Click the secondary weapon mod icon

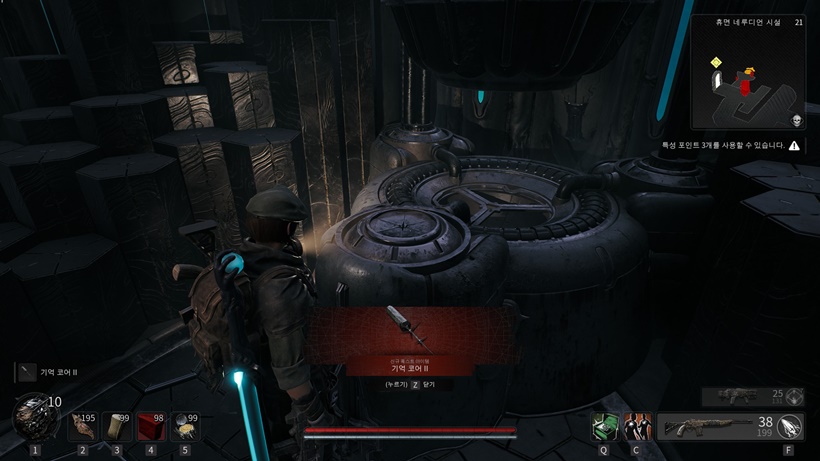tap(794, 396)
